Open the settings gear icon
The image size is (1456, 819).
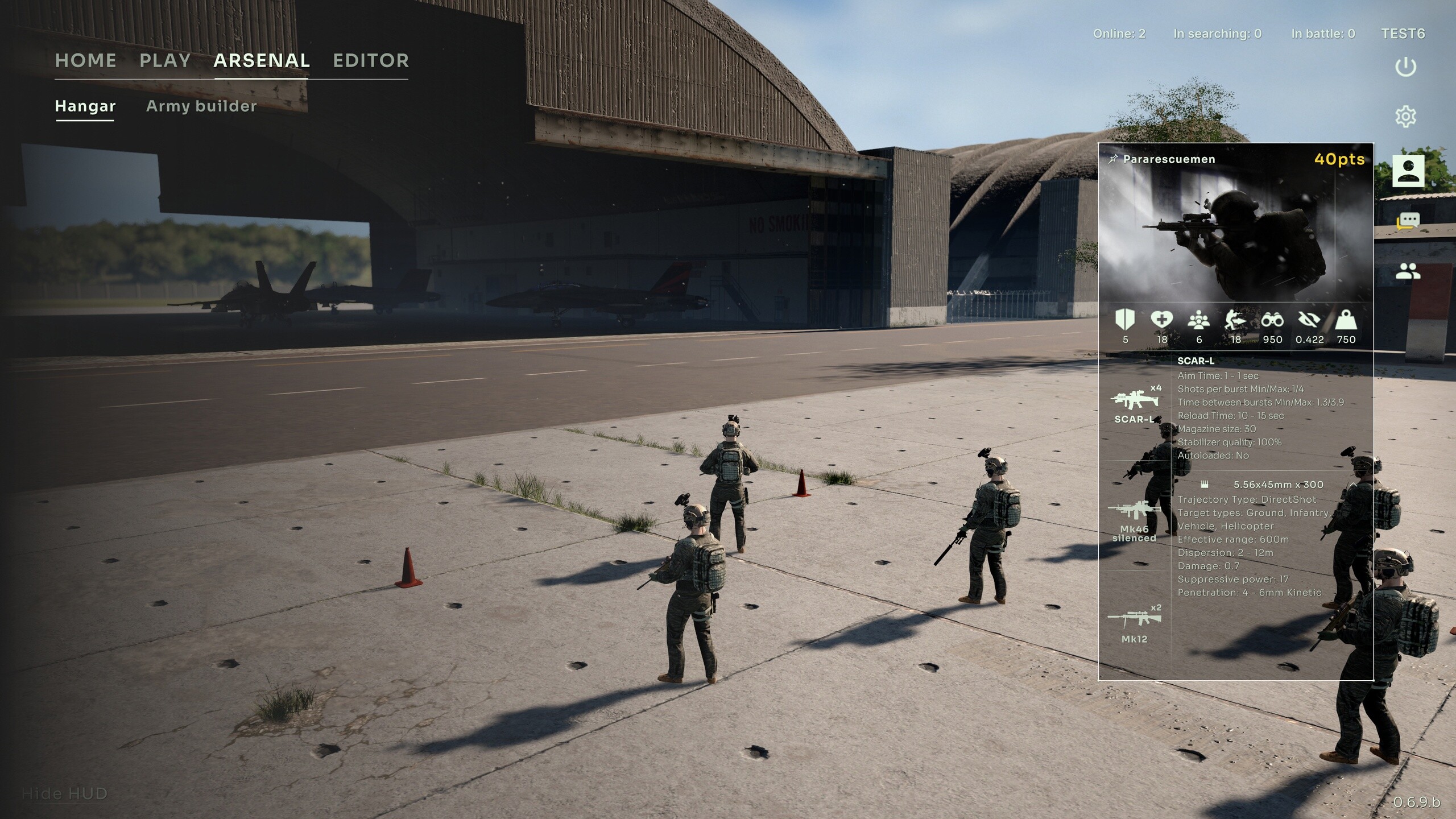[1405, 116]
